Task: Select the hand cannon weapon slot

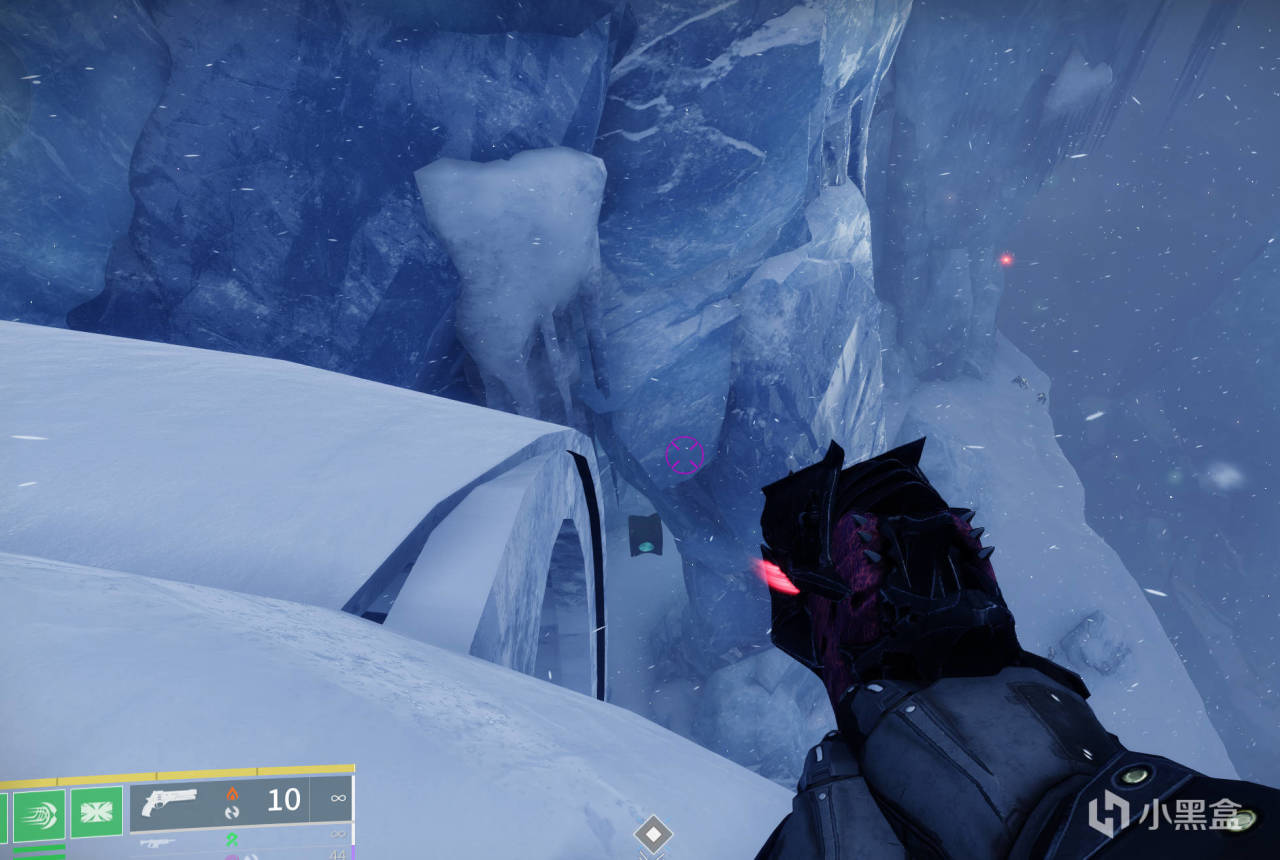Action: (169, 801)
